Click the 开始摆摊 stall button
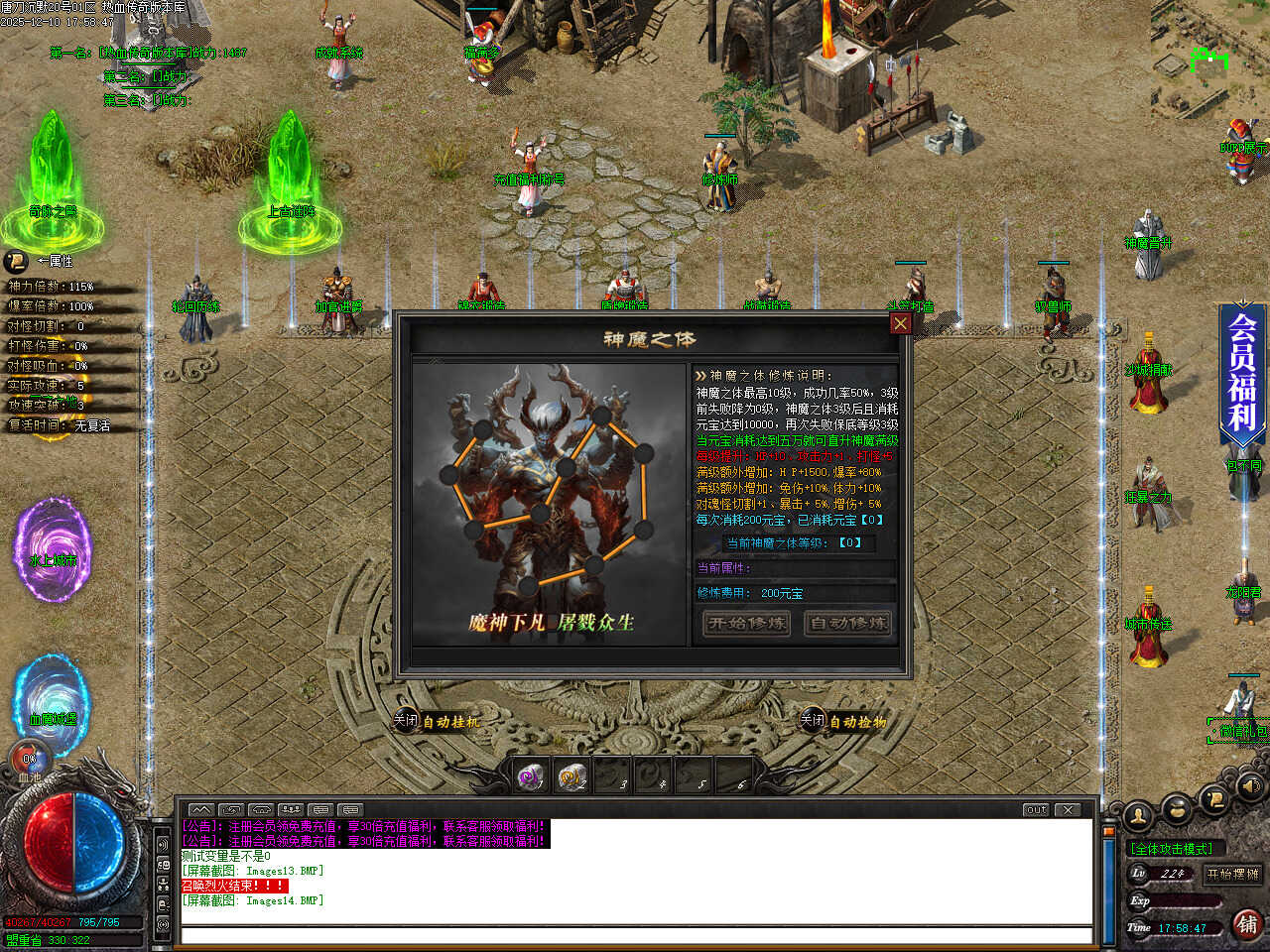 [x=1232, y=874]
